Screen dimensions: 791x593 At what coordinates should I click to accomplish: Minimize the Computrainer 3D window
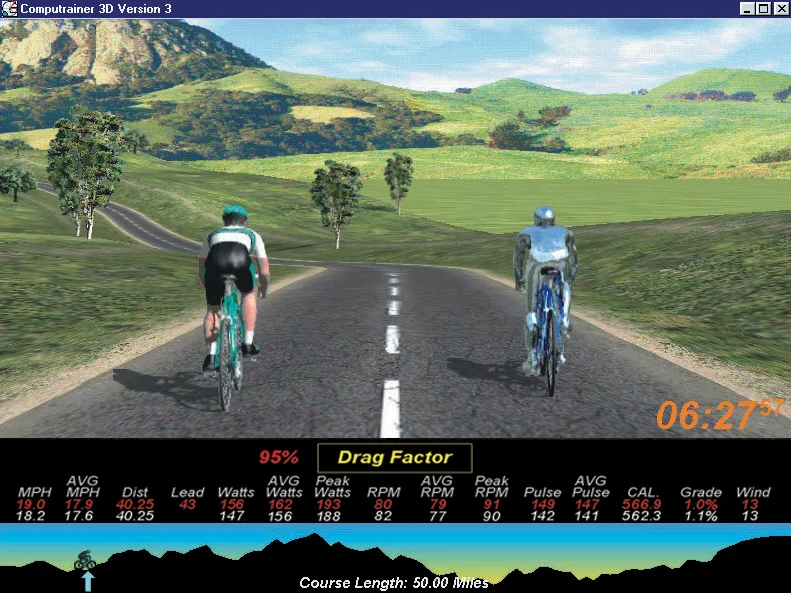click(x=746, y=8)
